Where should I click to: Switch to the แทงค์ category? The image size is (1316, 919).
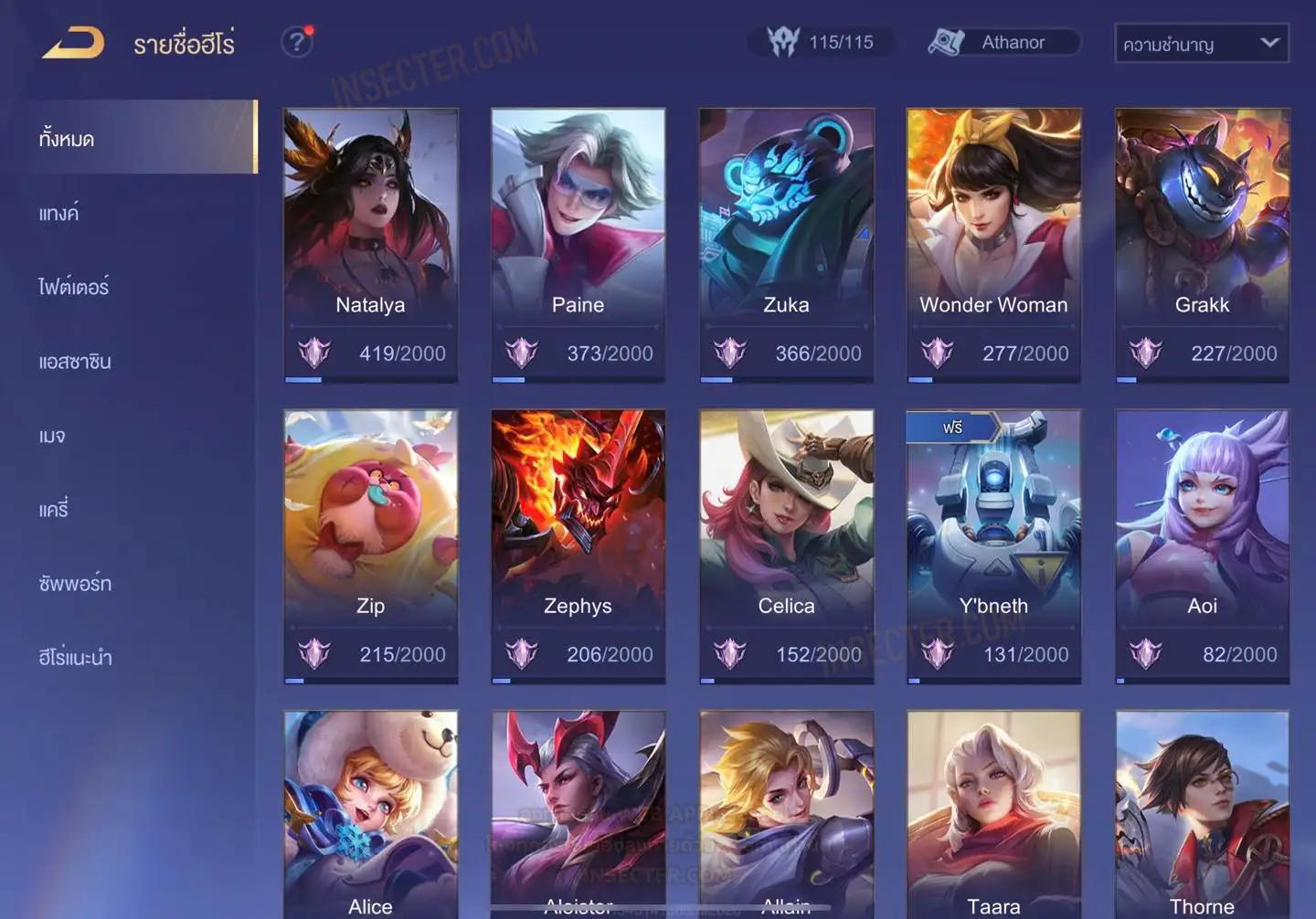[x=58, y=214]
